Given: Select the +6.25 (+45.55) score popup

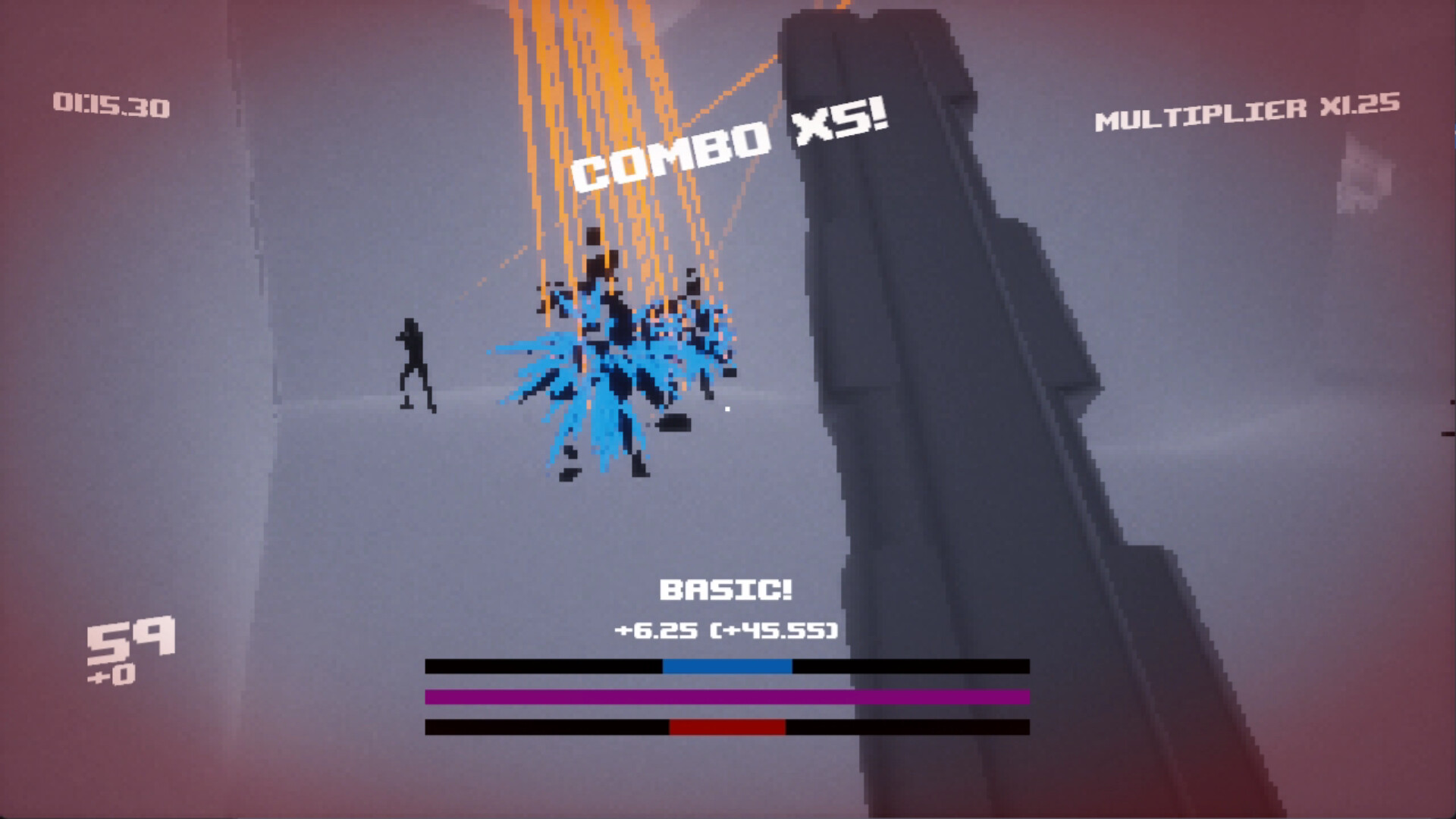Looking at the screenshot, I should (x=726, y=629).
